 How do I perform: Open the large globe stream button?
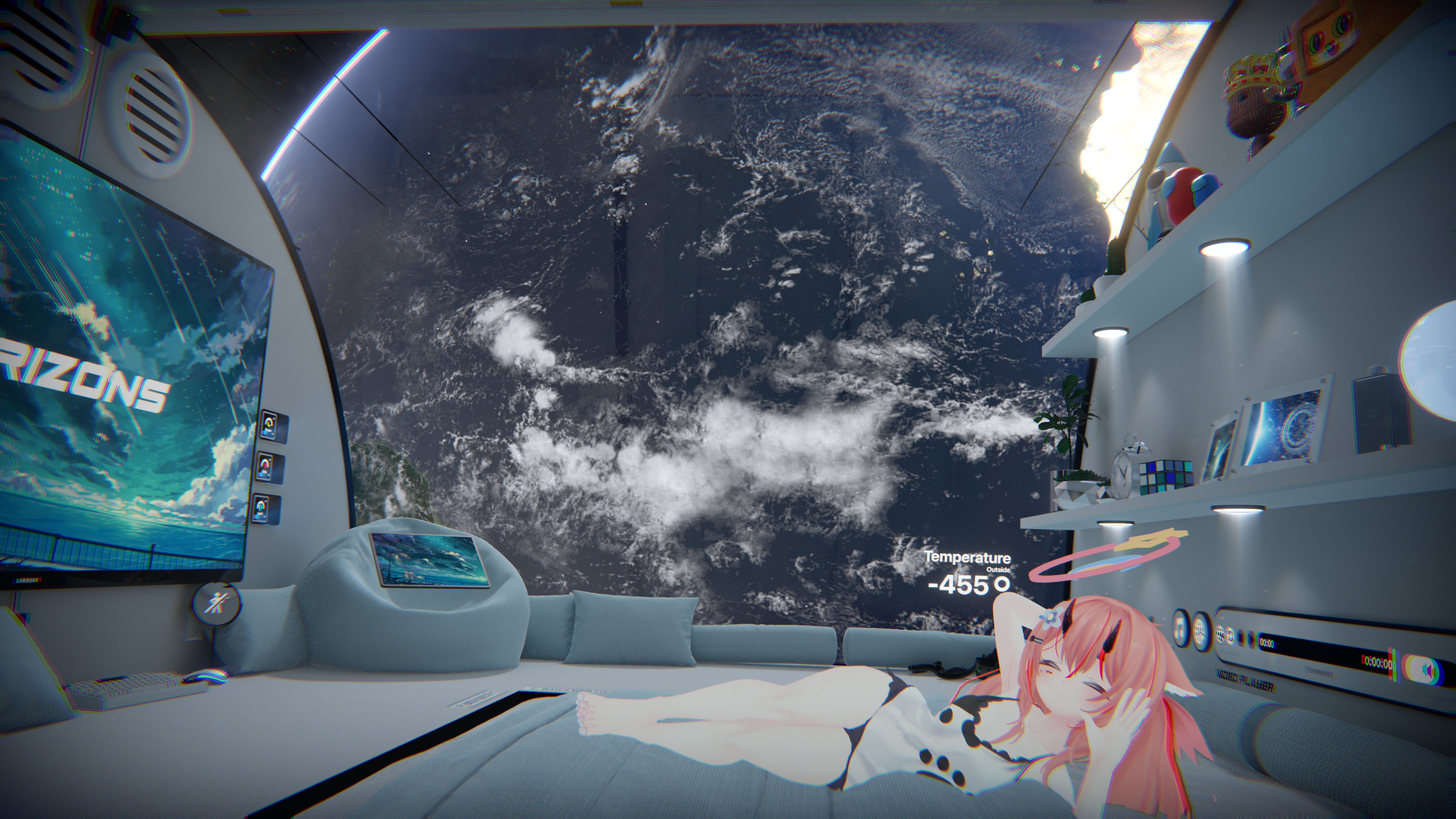pyautogui.click(x=1200, y=632)
